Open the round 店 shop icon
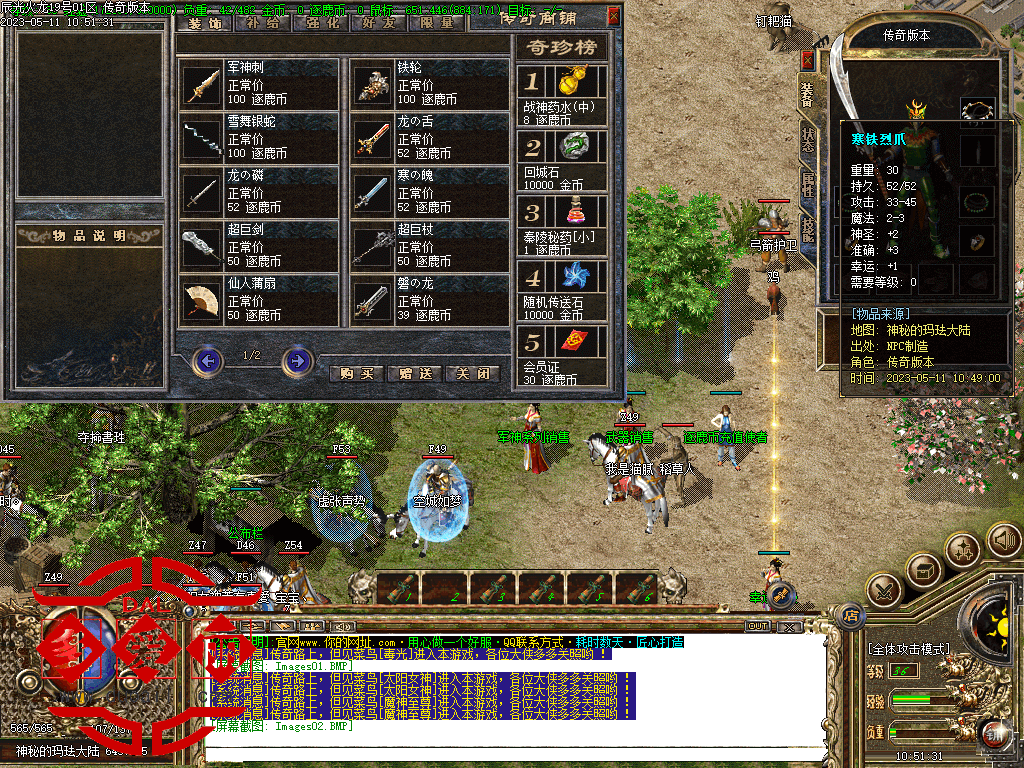 point(853,614)
